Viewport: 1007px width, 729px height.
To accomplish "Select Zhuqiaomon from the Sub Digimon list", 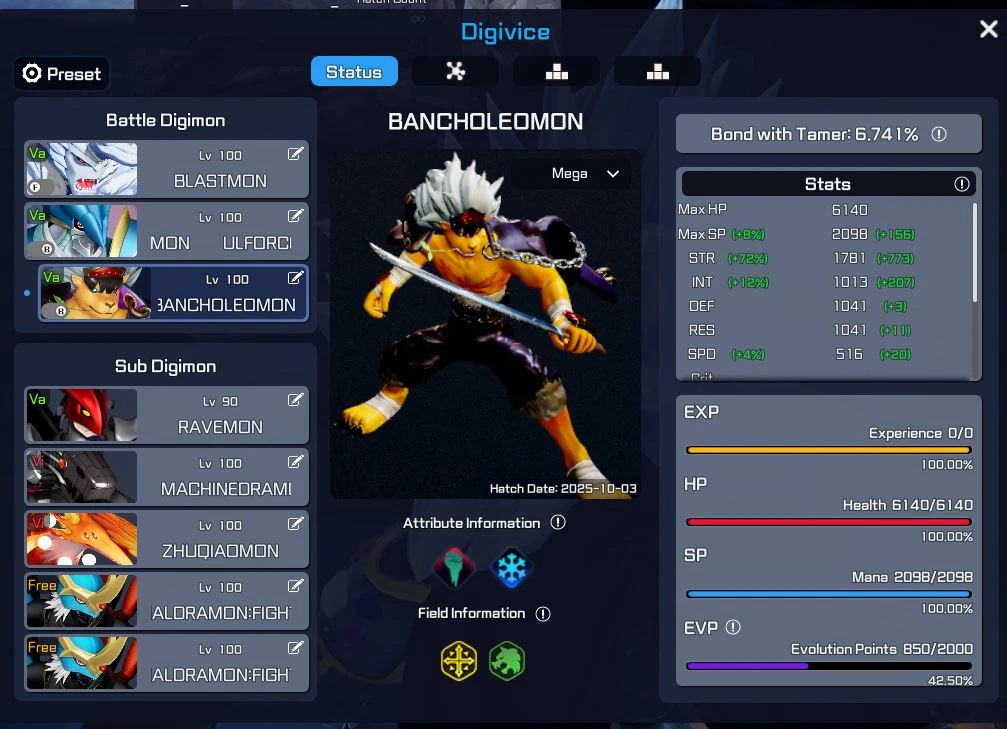I will [166, 539].
